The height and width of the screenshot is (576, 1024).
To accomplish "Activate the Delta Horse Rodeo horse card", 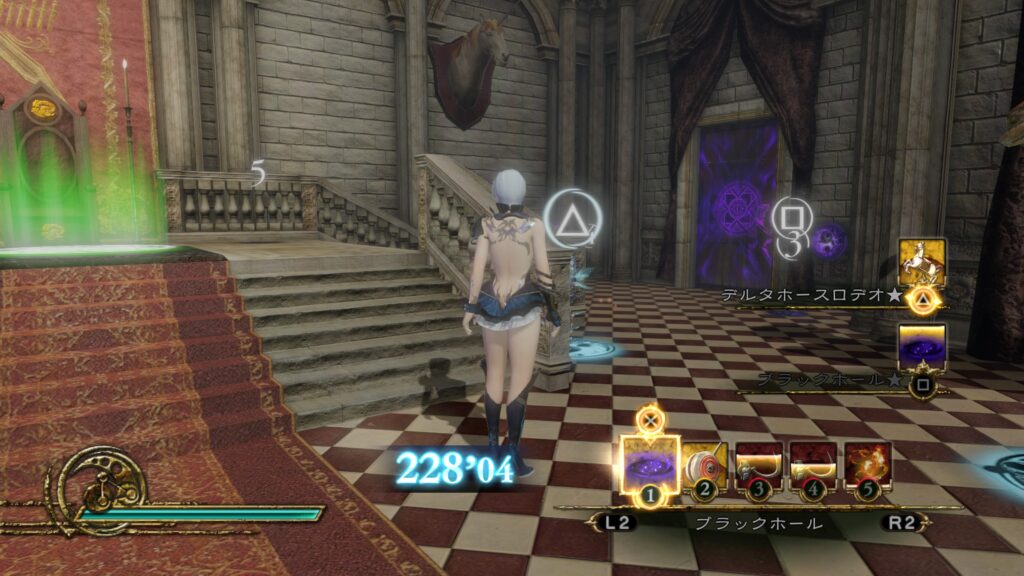I will pyautogui.click(x=922, y=262).
